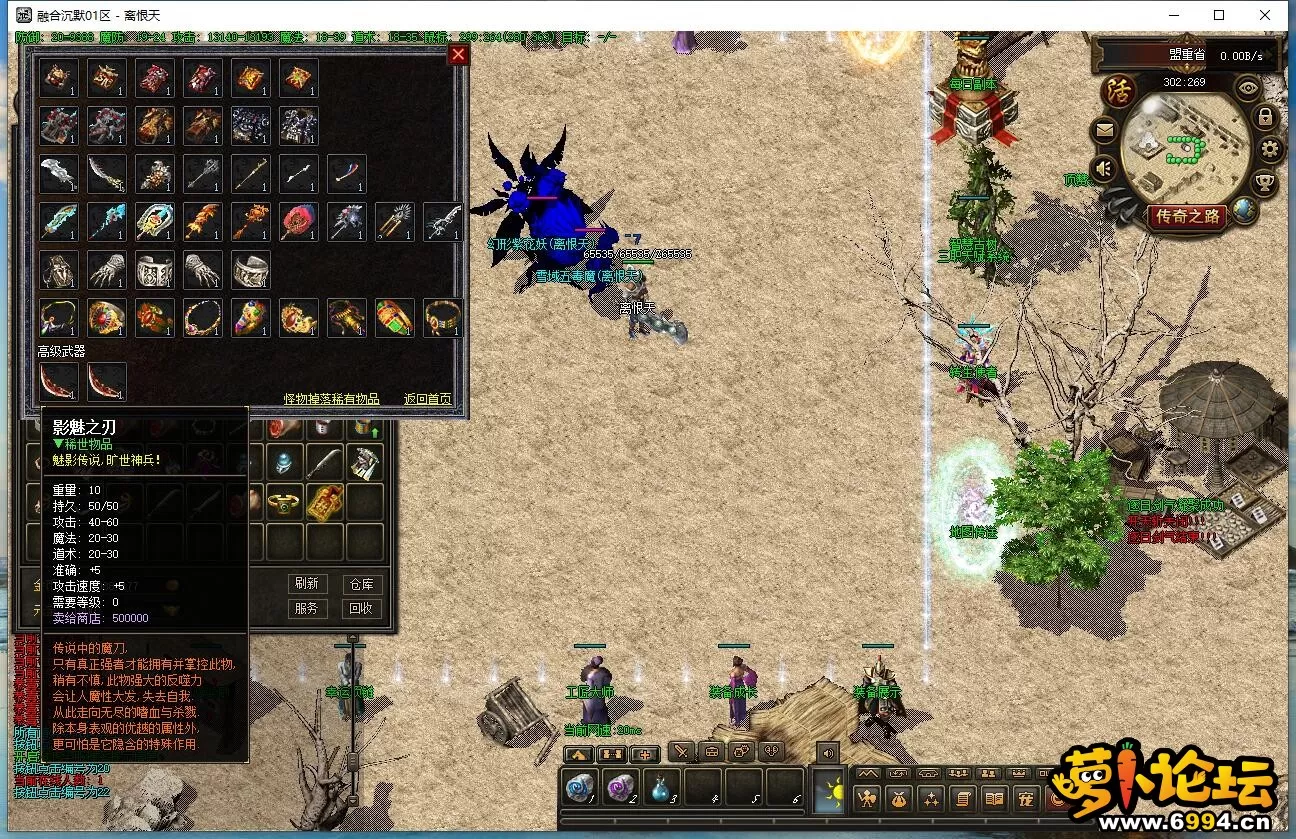
Task: Toggle the speaker icon beside the minimap
Action: click(1104, 168)
